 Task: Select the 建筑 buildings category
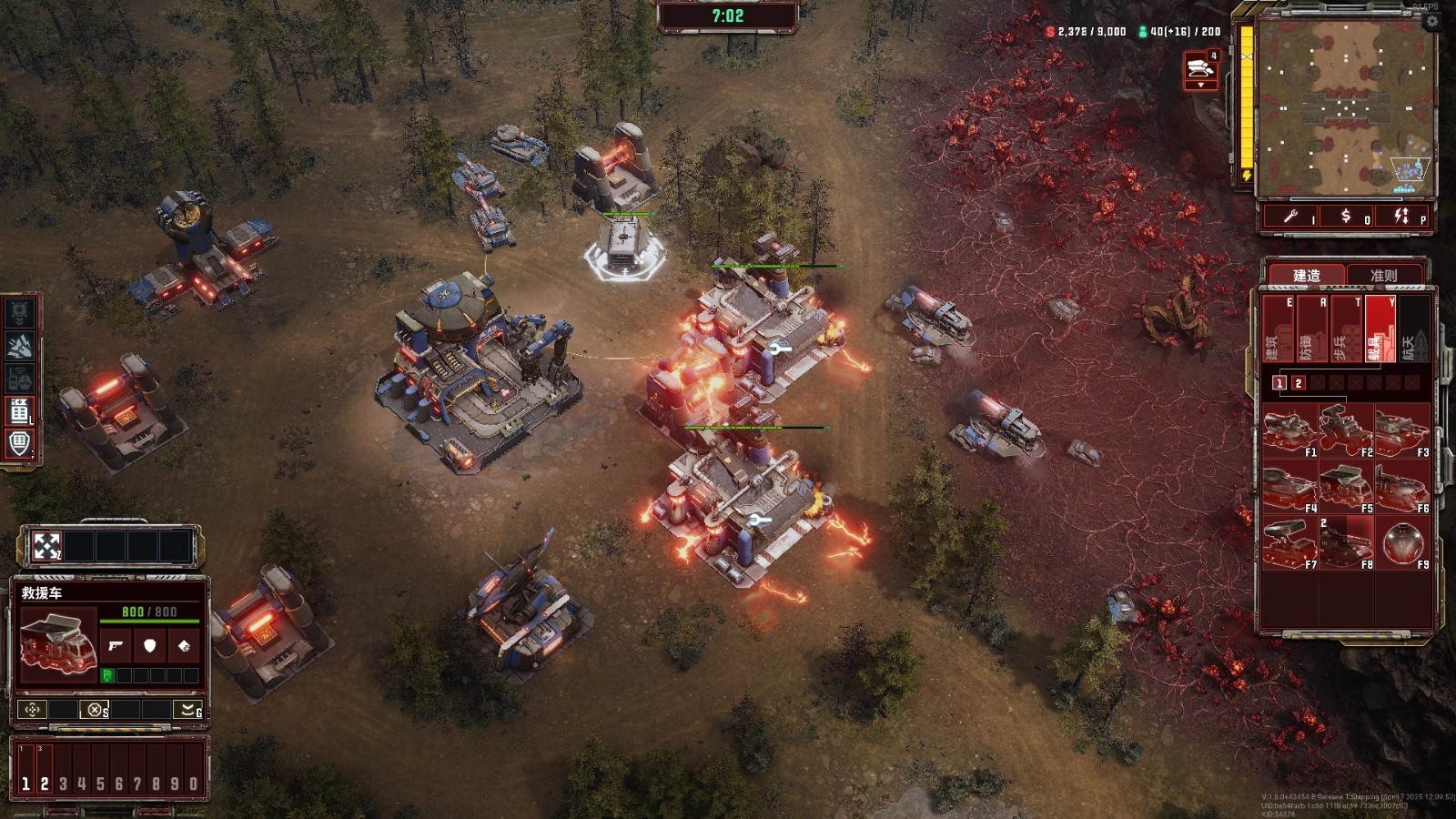tap(1276, 329)
